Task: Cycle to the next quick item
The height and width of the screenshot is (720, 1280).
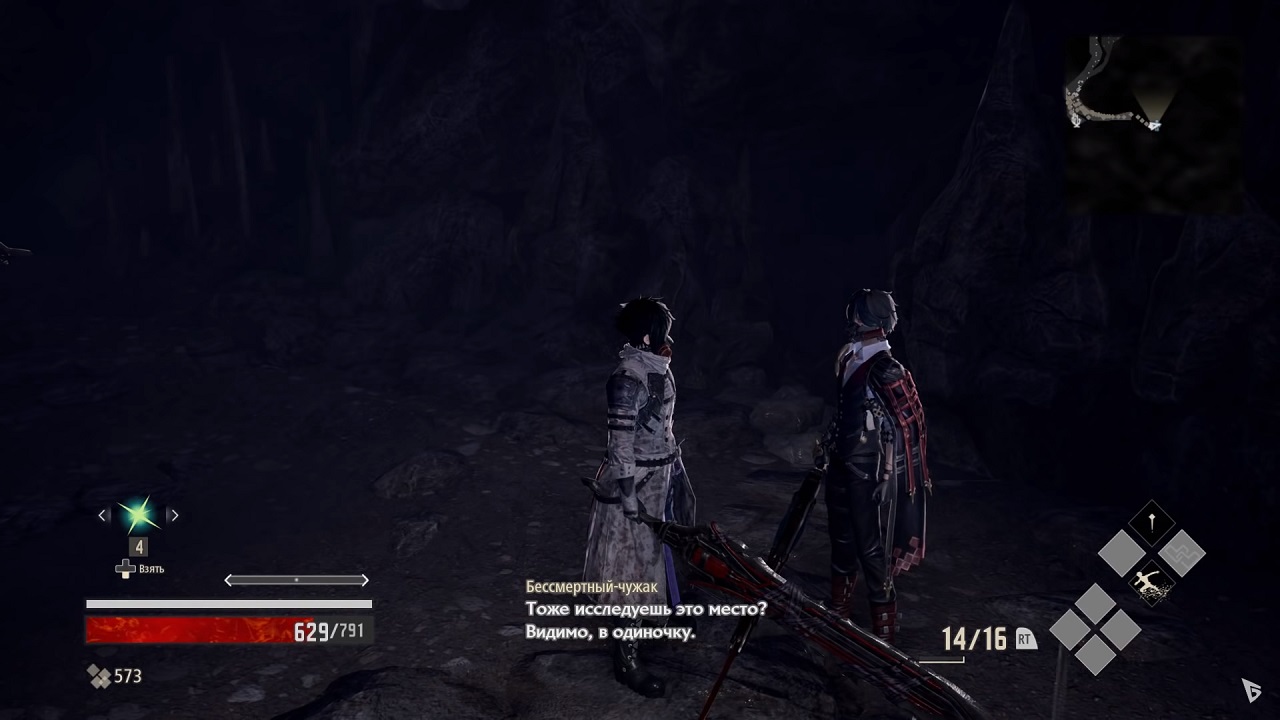Action: (x=173, y=515)
